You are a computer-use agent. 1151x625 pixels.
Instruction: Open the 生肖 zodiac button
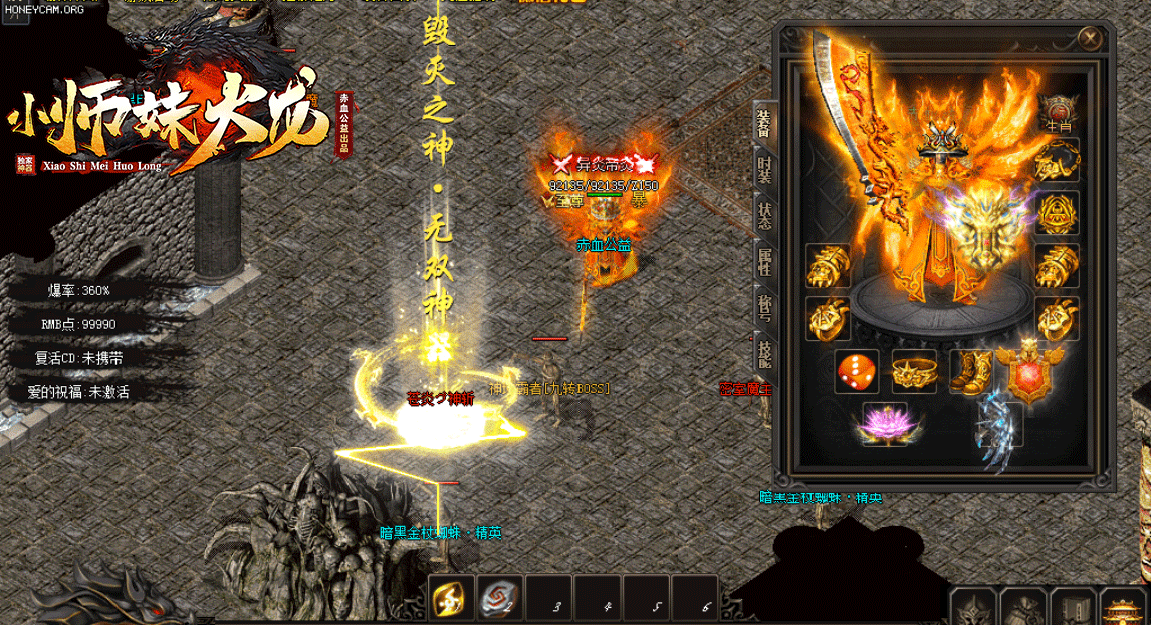[x=1057, y=113]
